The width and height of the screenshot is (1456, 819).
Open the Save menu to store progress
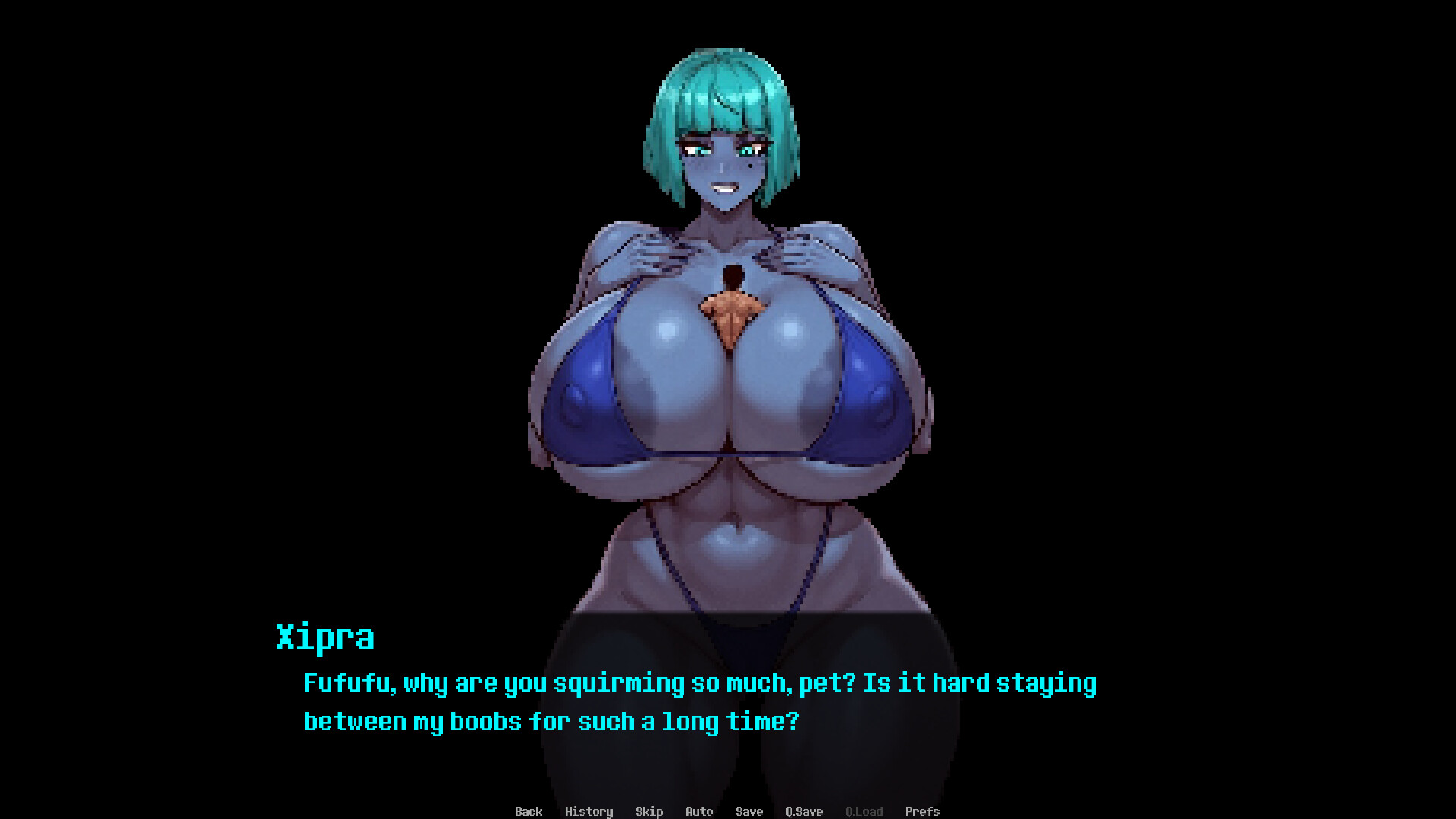748,811
